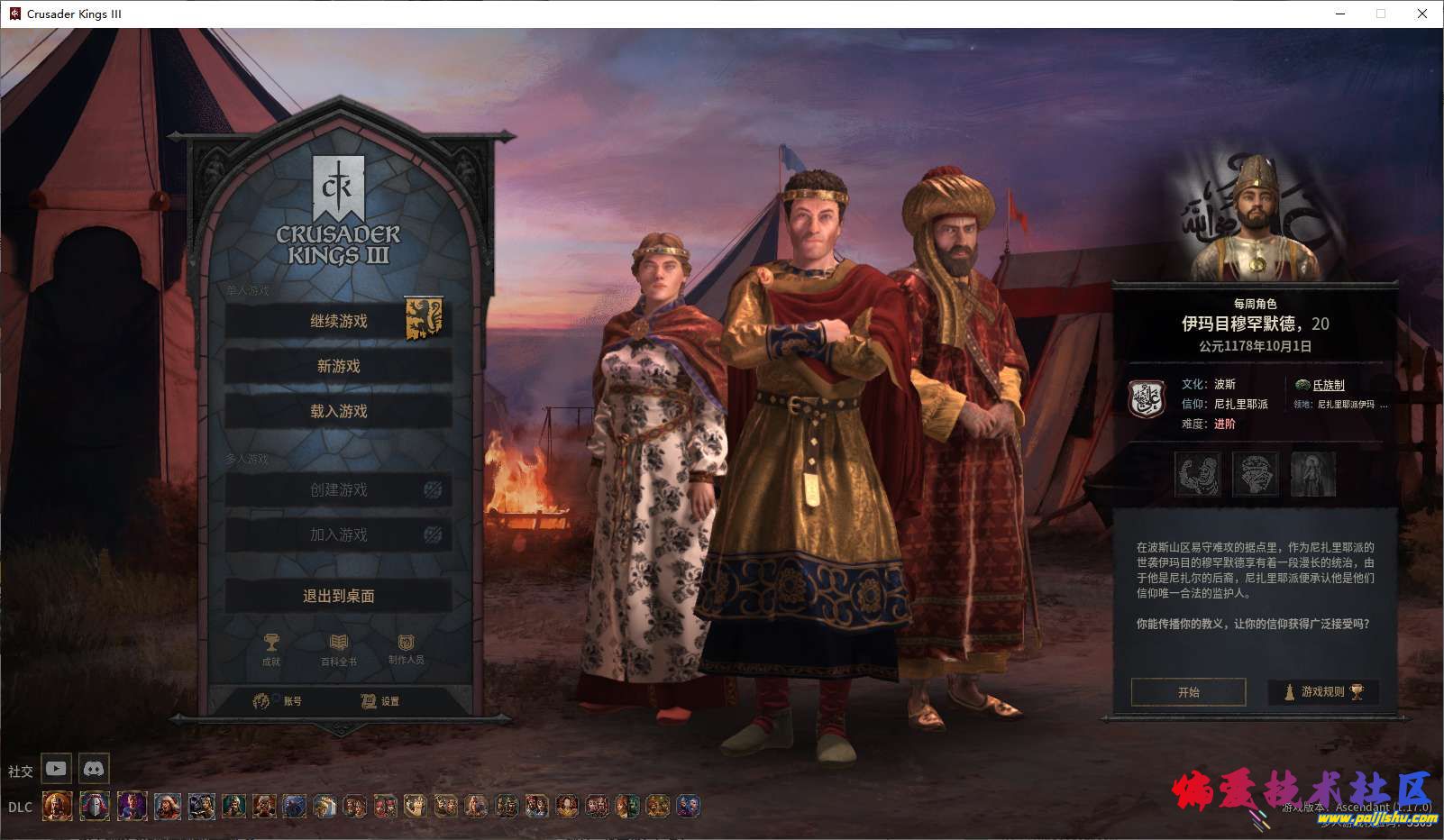Open the 游戏规则 game rules
Image resolution: width=1444 pixels, height=840 pixels.
[x=1323, y=692]
